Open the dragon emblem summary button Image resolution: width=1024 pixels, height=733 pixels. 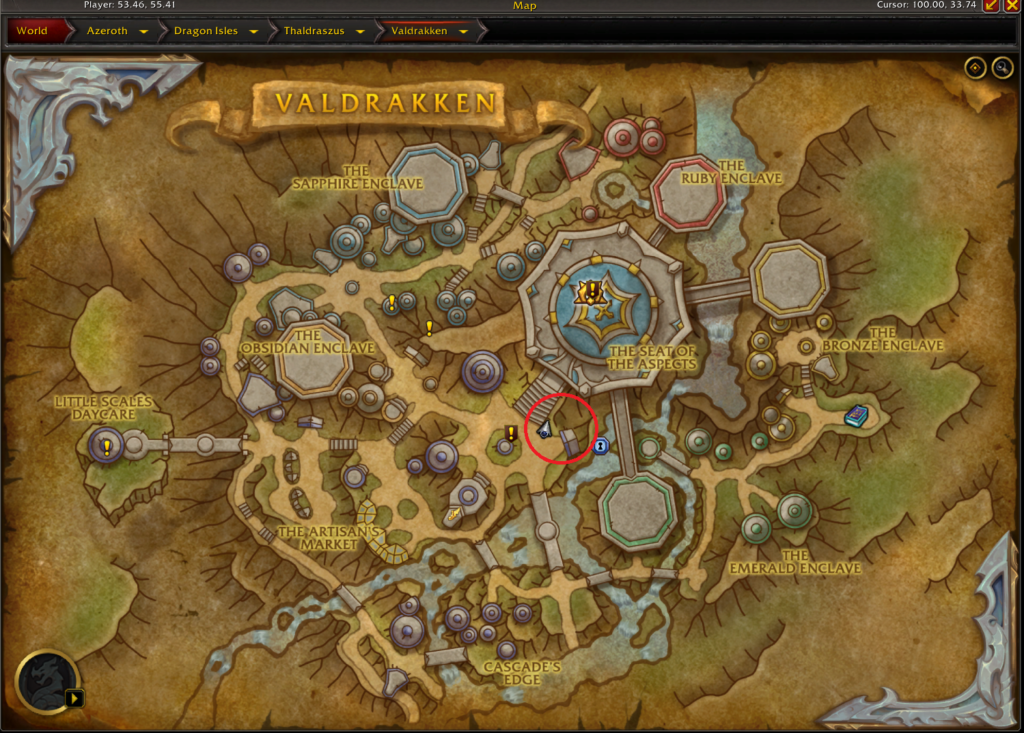point(46,682)
